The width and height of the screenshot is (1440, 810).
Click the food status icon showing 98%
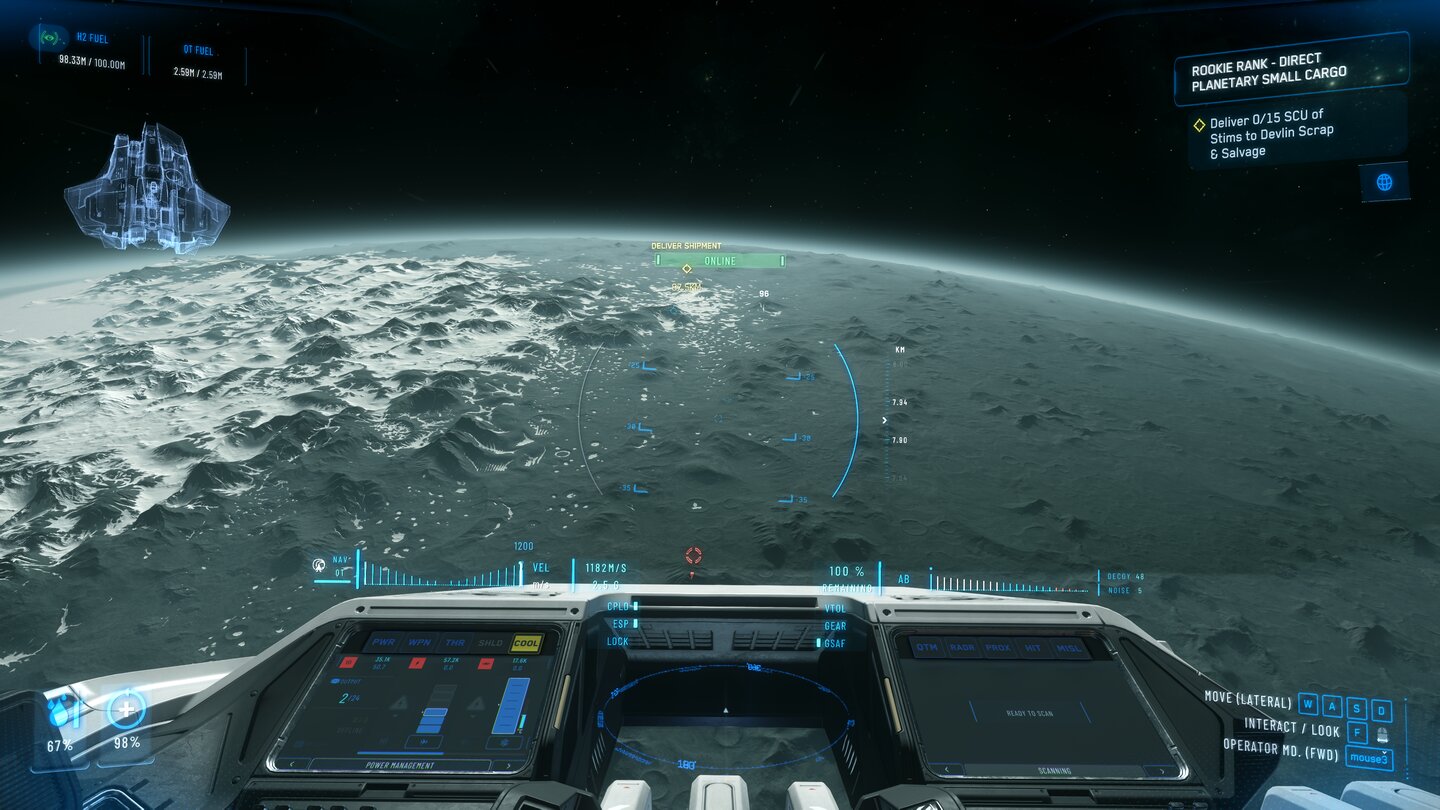point(127,710)
